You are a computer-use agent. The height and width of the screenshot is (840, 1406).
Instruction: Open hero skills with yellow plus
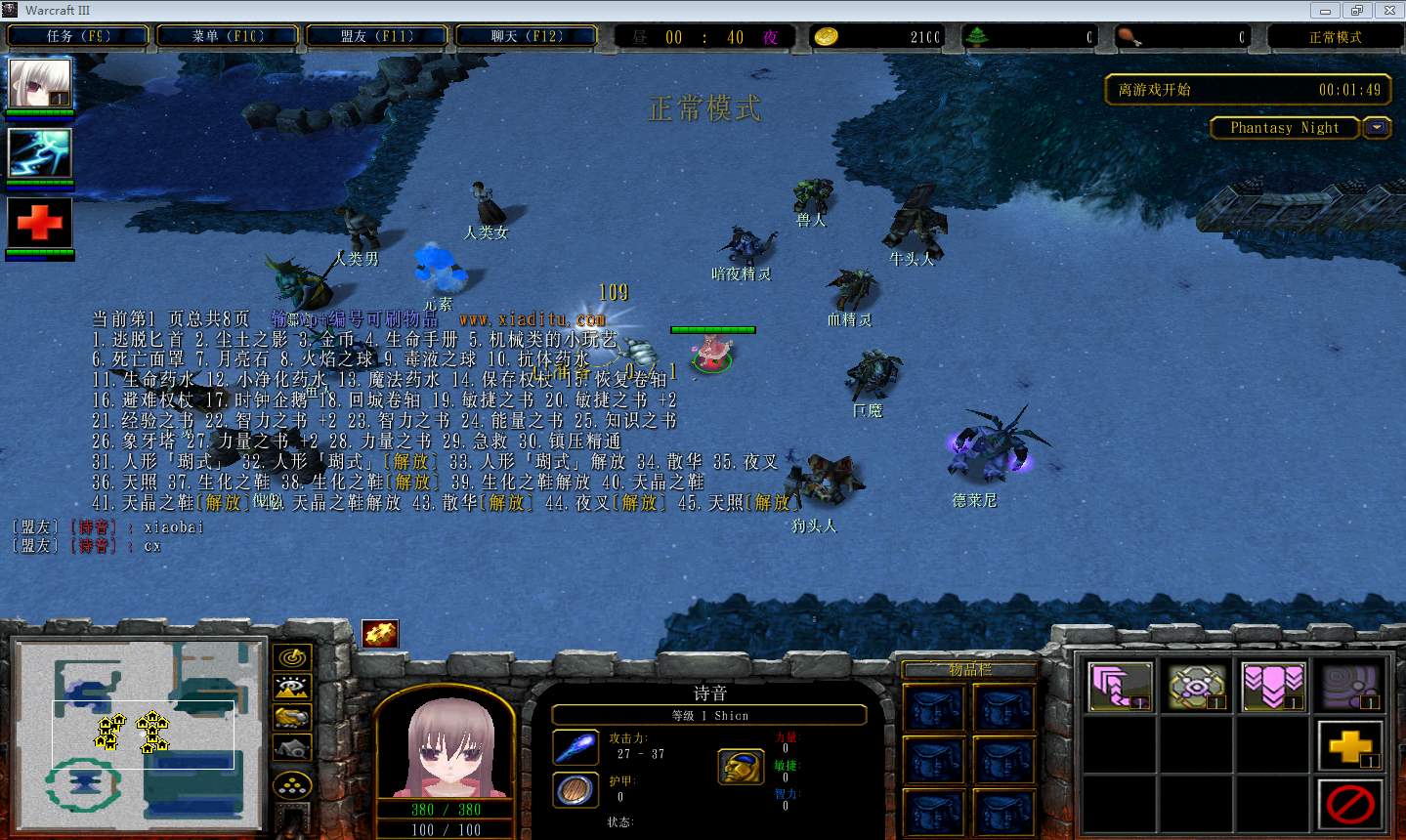coord(1349,746)
